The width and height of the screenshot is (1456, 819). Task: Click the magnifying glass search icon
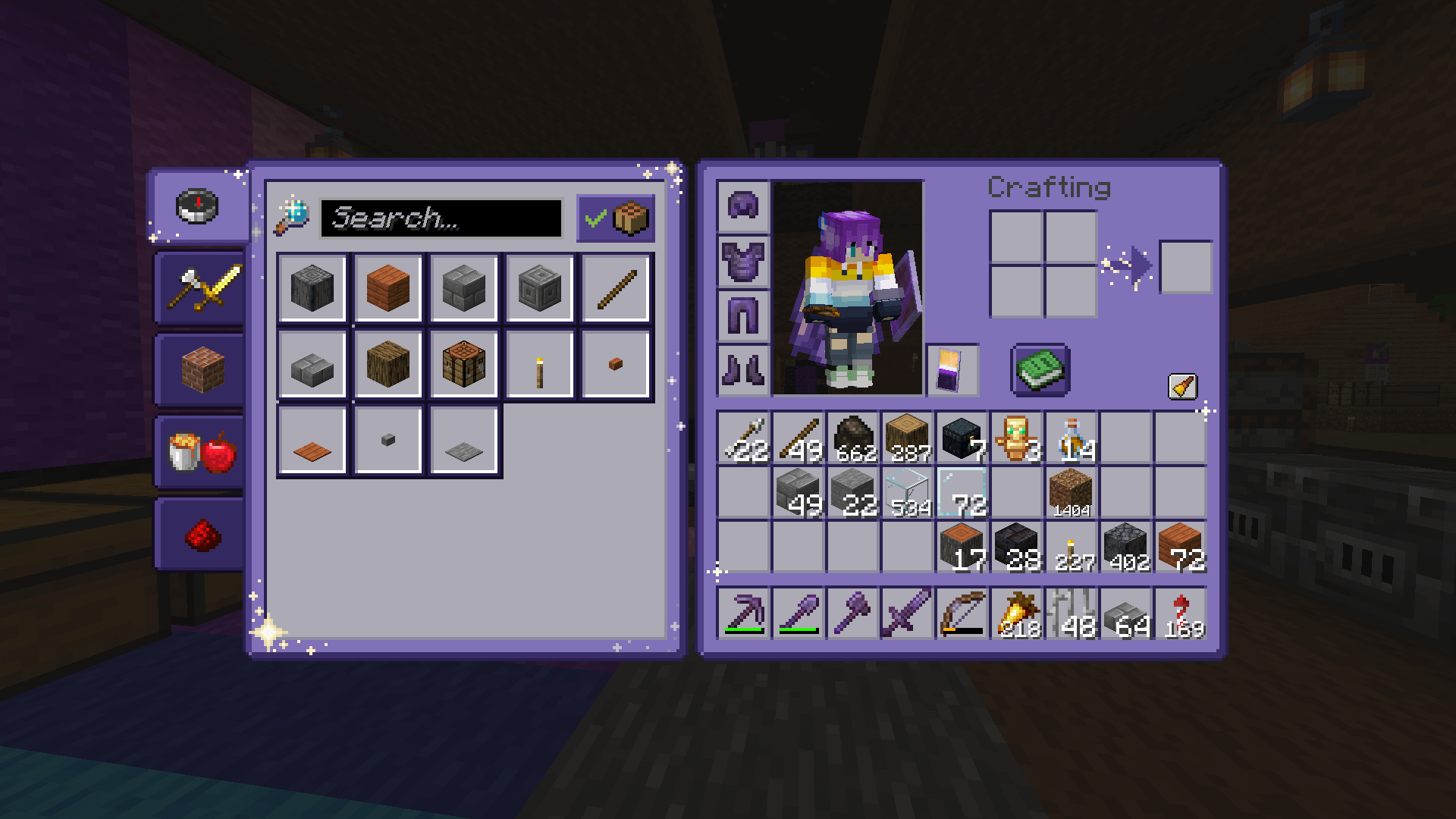296,218
